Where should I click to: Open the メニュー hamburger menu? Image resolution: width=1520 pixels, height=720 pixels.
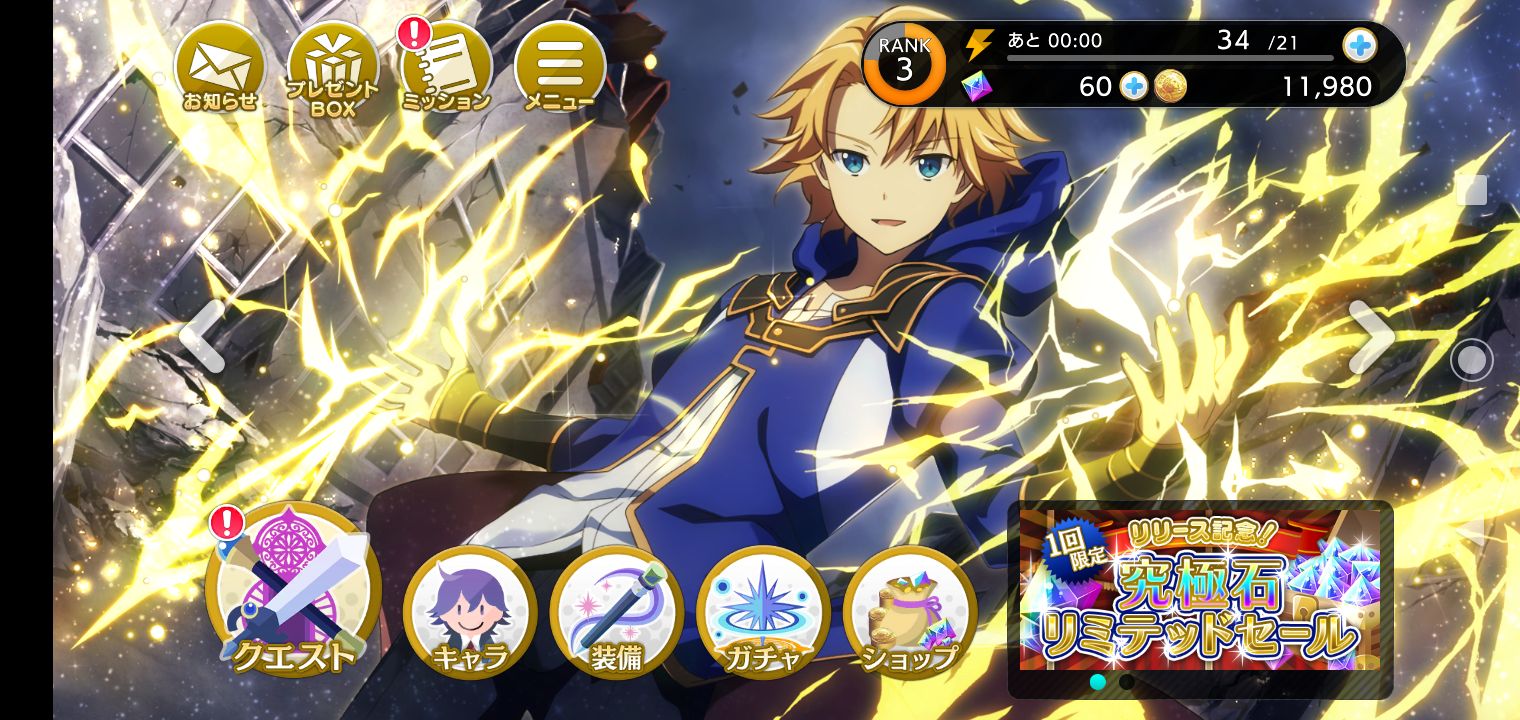point(559,67)
